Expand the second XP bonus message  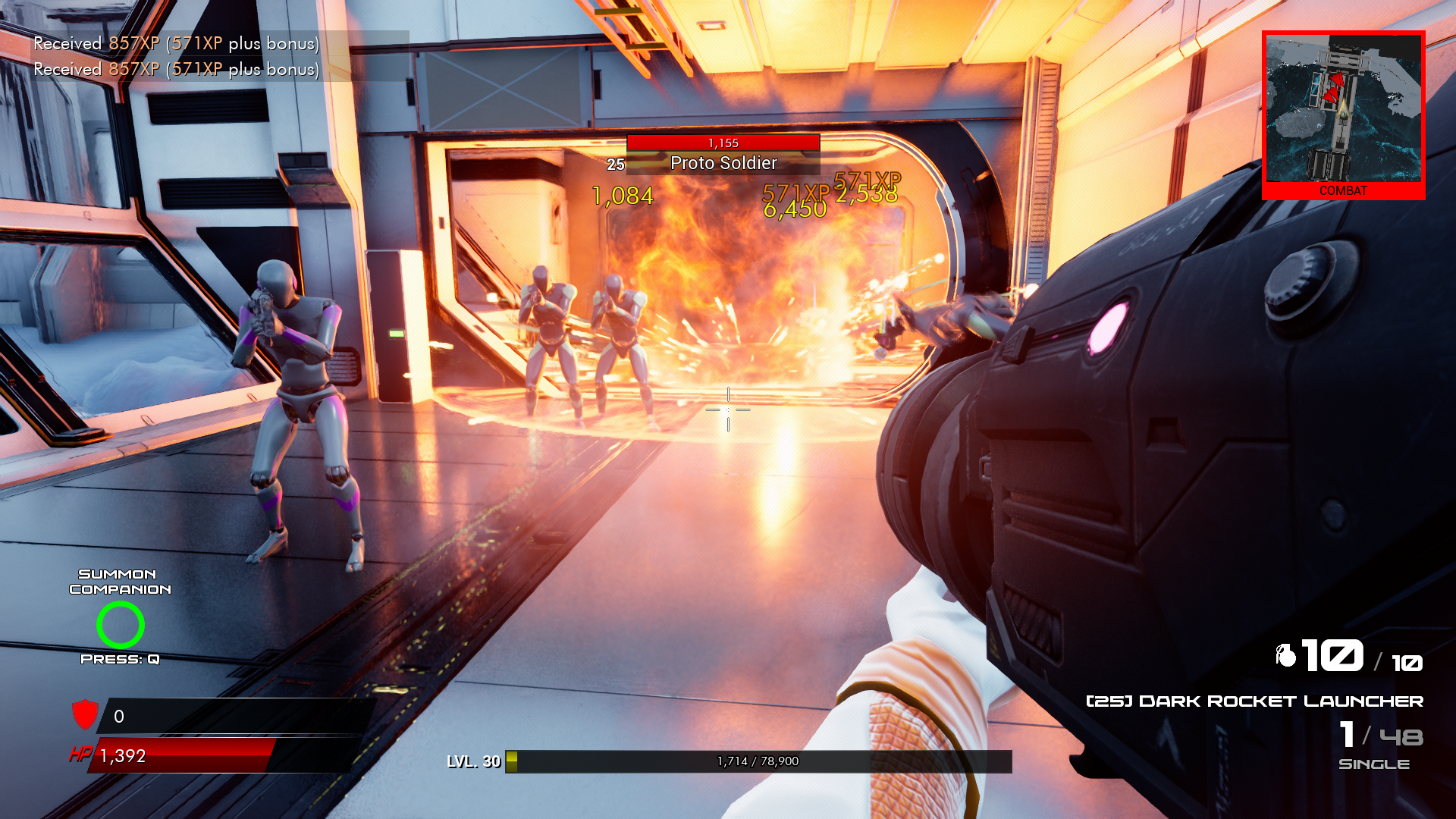(x=176, y=70)
